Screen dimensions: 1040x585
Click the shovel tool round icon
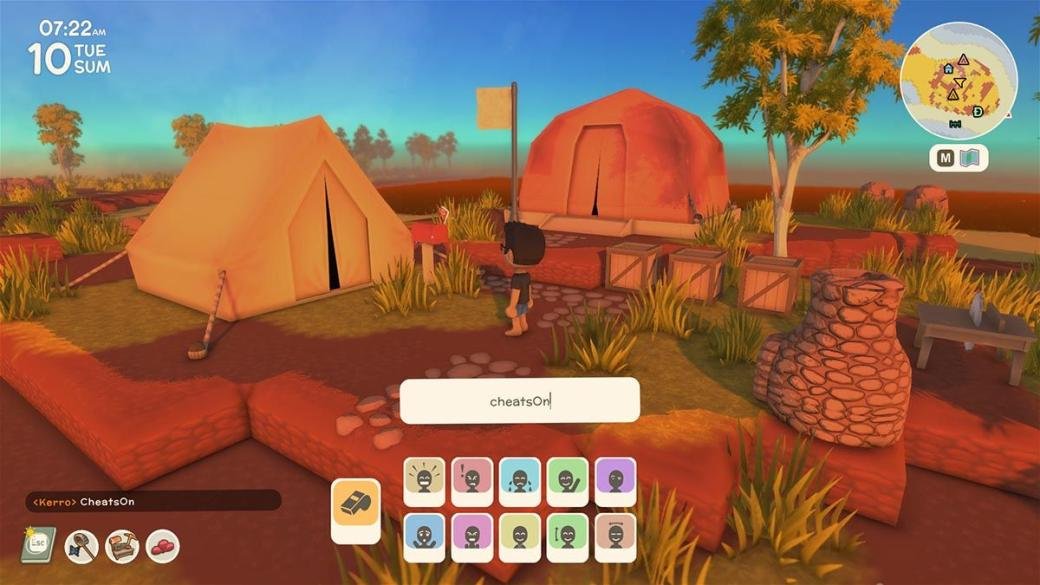[81, 546]
